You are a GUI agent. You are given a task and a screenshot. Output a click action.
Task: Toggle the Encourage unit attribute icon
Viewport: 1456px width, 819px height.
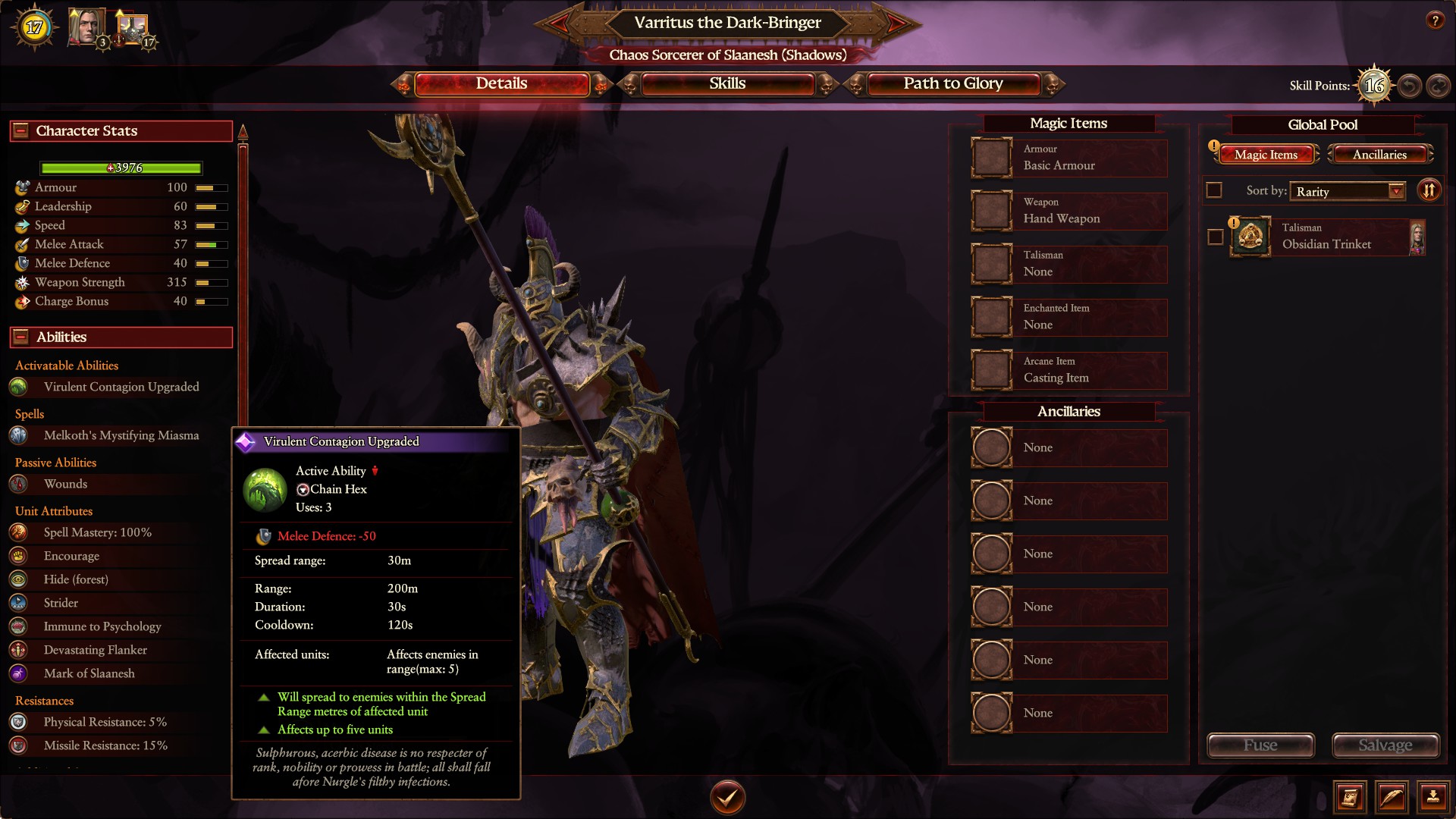click(x=17, y=556)
